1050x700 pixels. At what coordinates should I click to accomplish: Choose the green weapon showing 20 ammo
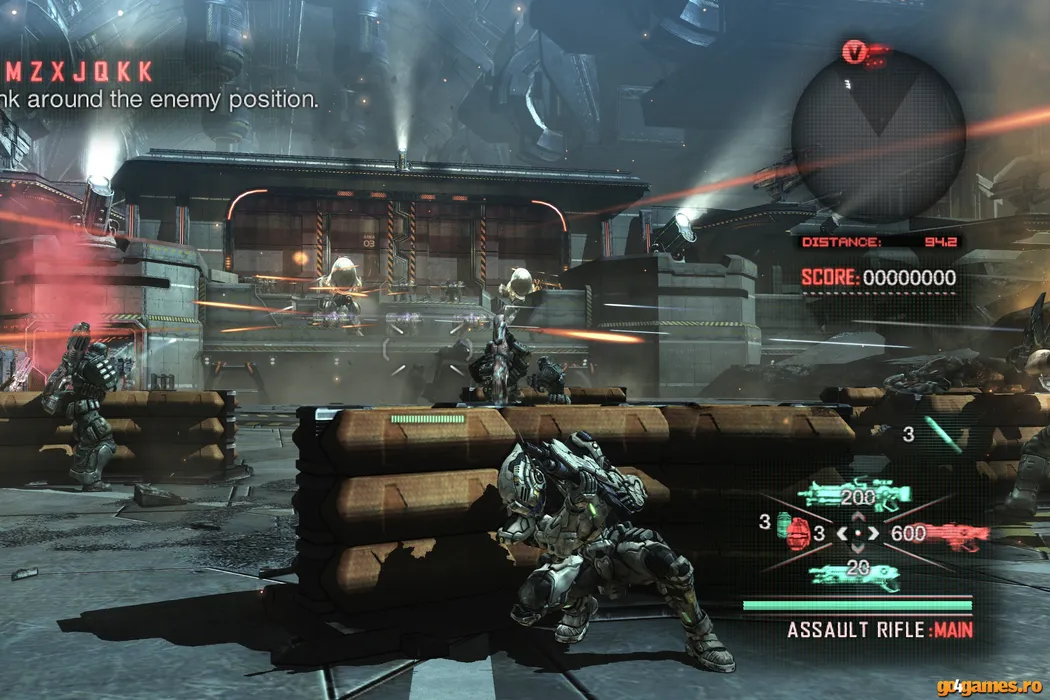pos(855,572)
